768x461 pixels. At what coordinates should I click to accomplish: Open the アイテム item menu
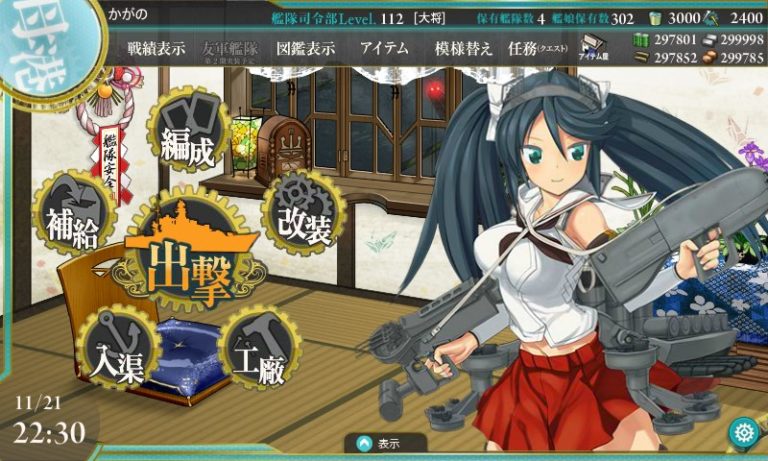(383, 49)
